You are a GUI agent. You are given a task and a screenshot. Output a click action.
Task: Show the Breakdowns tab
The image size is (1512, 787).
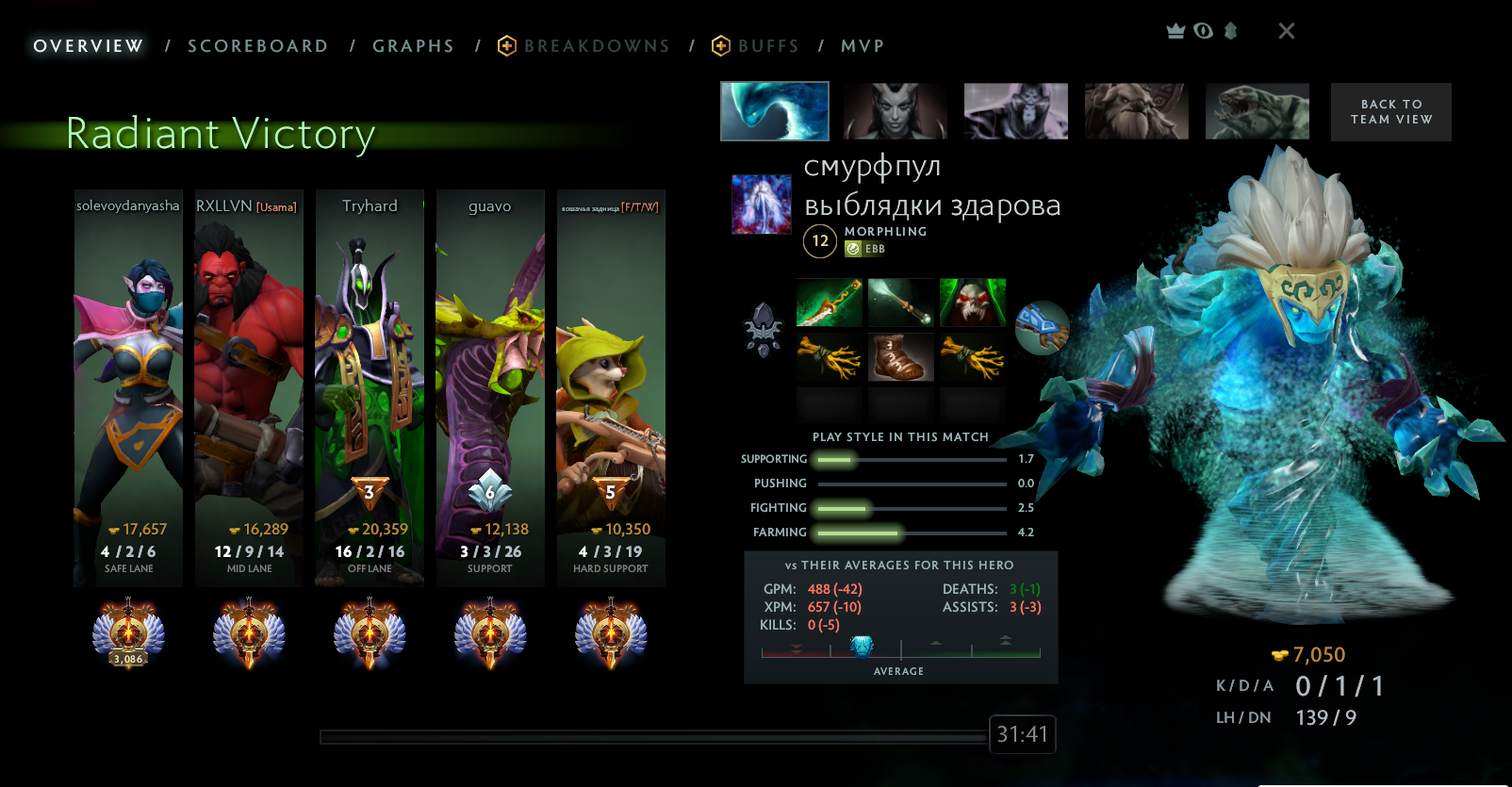click(596, 46)
